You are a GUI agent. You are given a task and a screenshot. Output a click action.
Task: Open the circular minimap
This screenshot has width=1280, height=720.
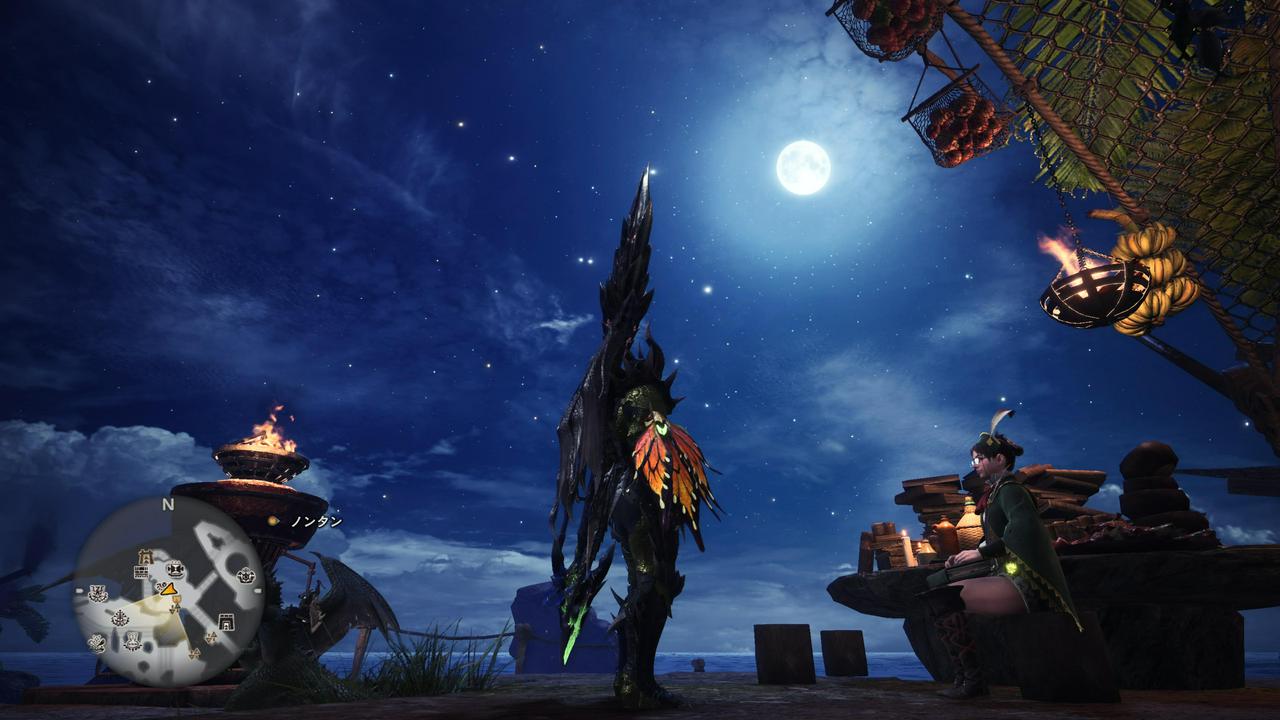[168, 590]
